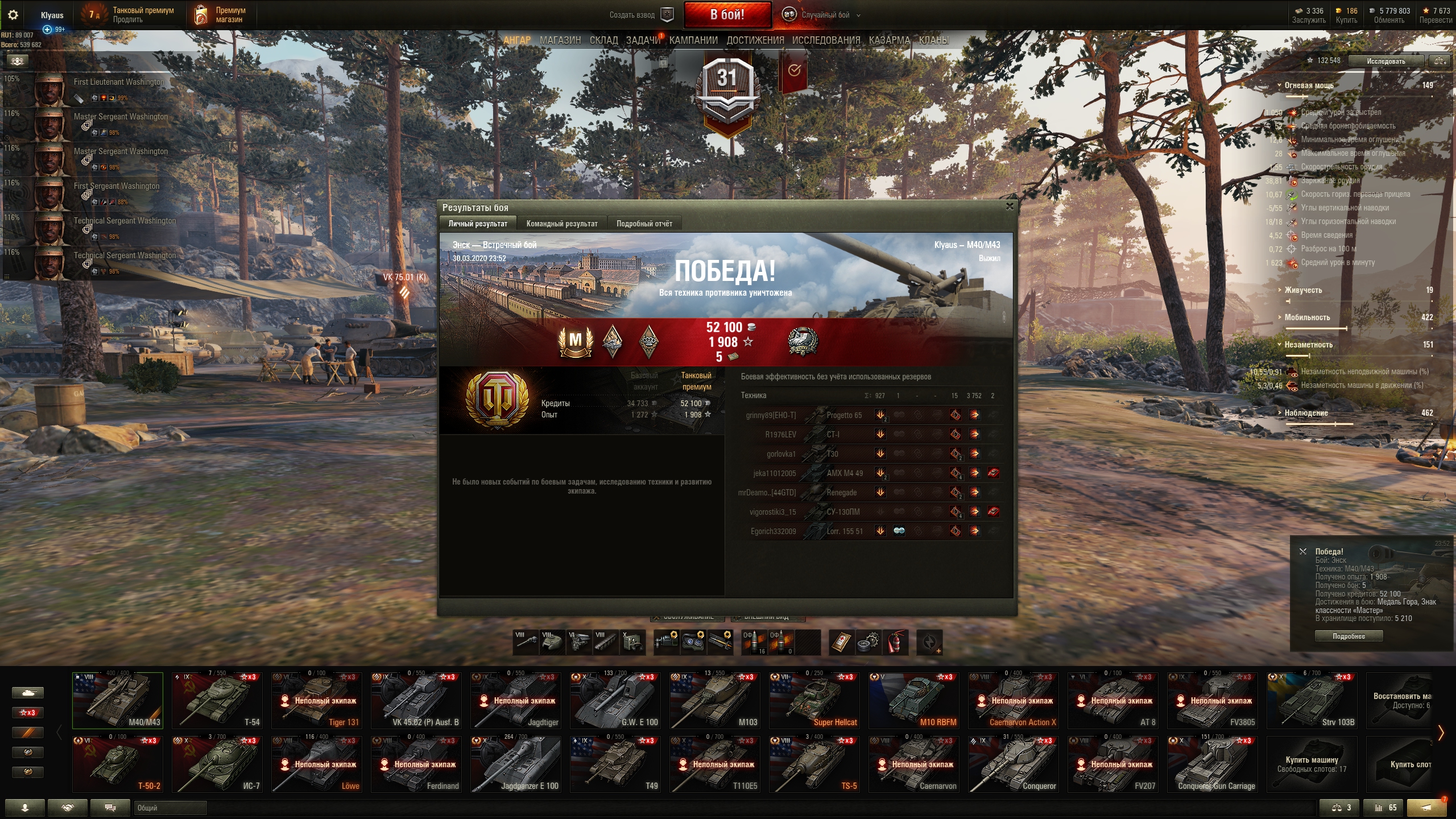Click the Общий chat channel field

coord(171,808)
